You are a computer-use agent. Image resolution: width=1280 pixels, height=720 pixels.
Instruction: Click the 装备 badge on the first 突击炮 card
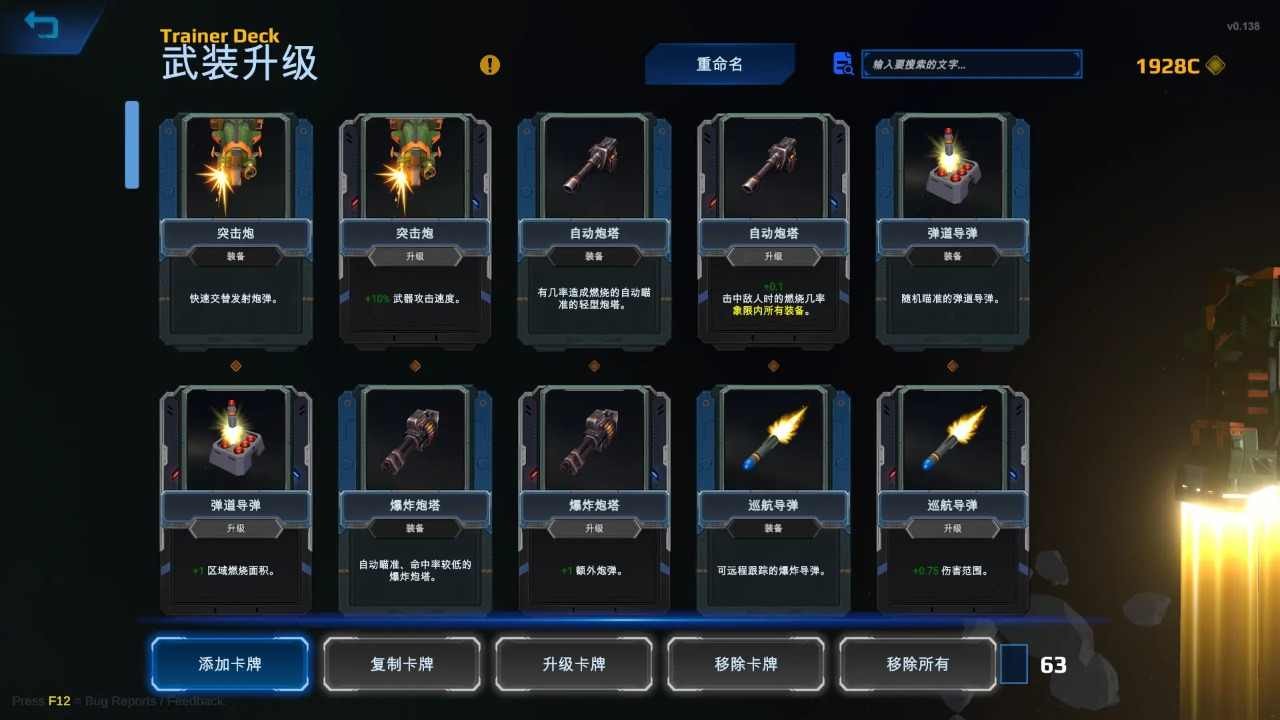pos(234,255)
